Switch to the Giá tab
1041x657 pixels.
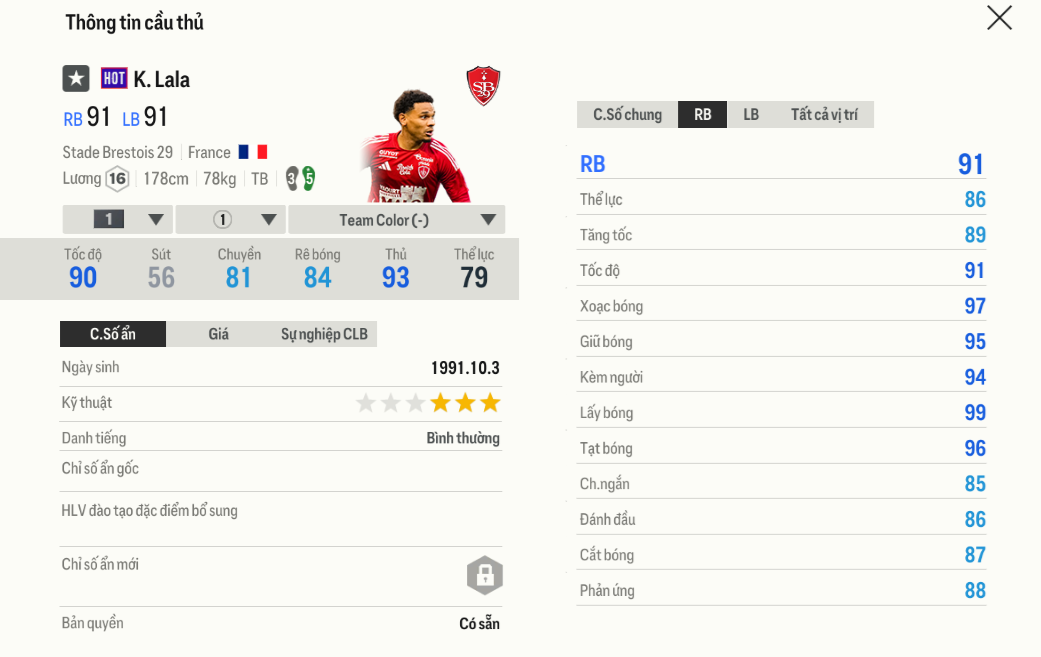click(x=219, y=334)
